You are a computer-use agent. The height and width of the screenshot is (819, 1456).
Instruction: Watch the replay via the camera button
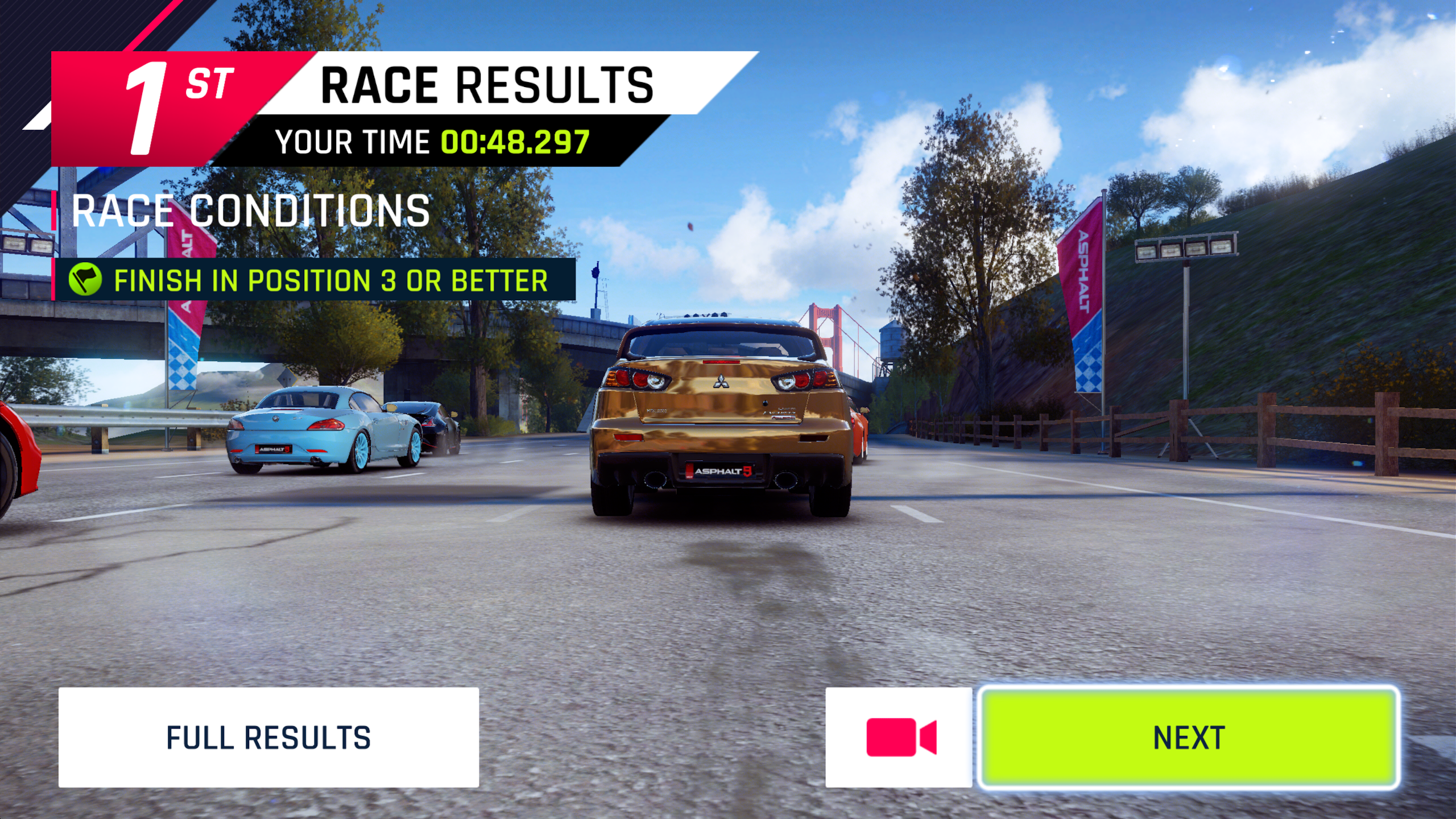point(900,737)
